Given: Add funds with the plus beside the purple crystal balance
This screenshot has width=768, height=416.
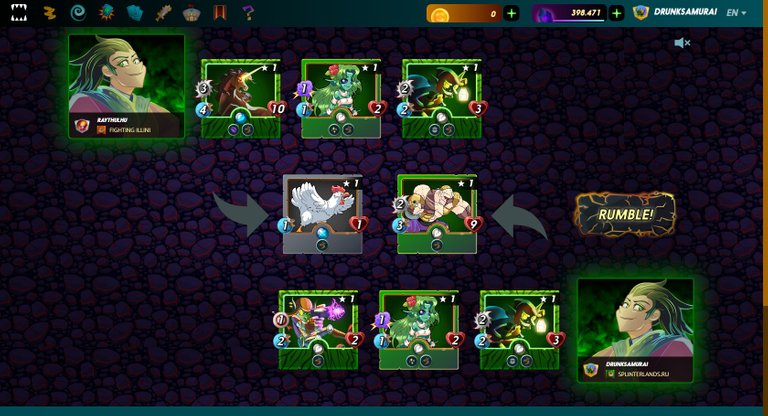Looking at the screenshot, I should 616,13.
